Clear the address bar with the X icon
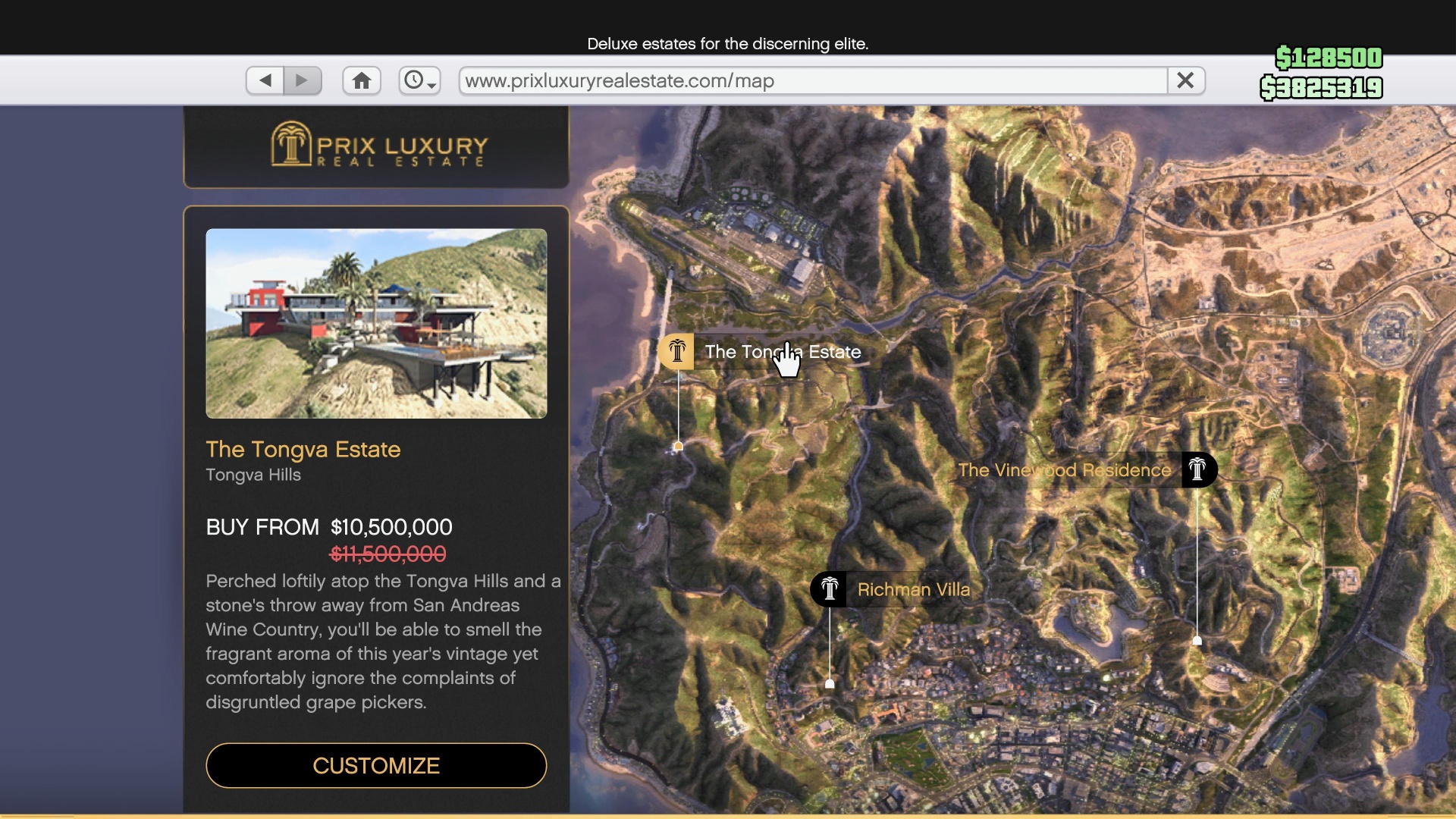The image size is (1456, 819). coord(1185,80)
